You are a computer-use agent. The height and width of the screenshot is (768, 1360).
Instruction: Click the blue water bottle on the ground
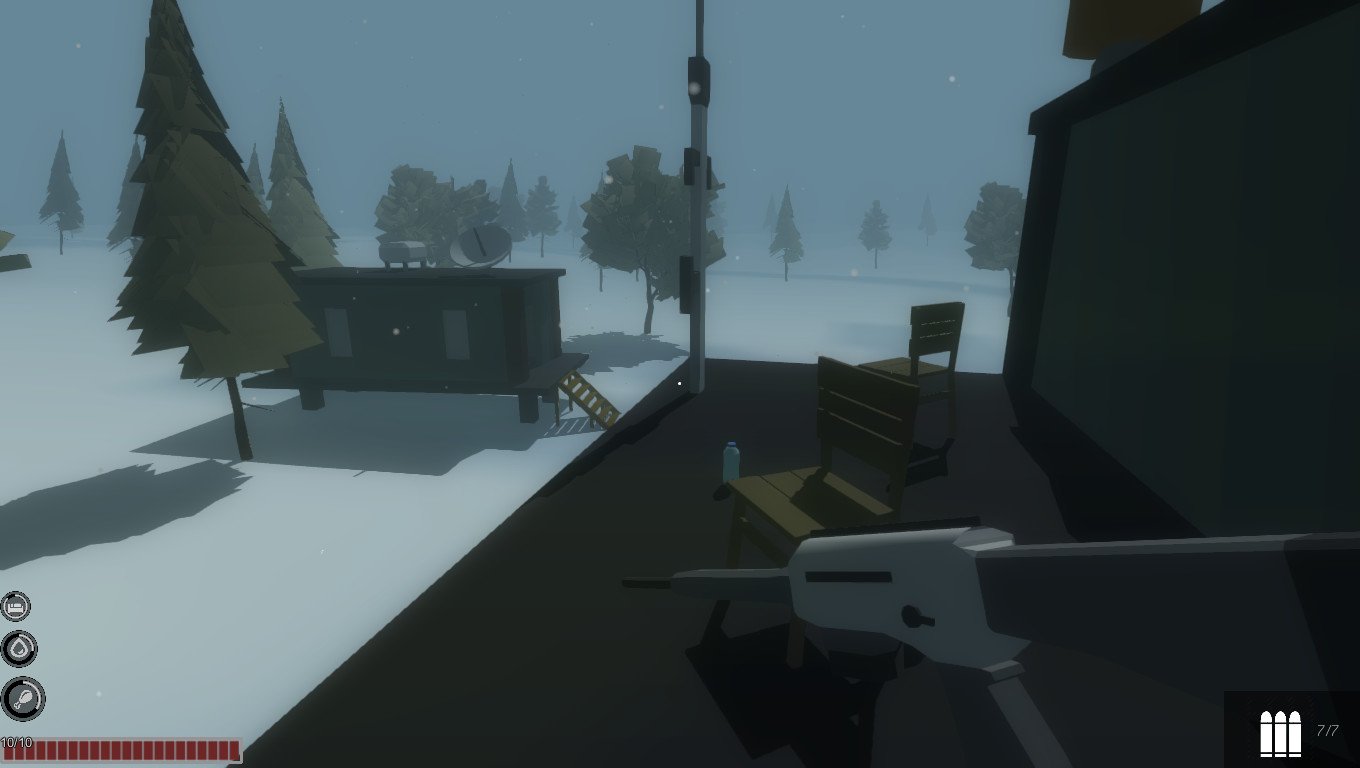click(x=729, y=460)
